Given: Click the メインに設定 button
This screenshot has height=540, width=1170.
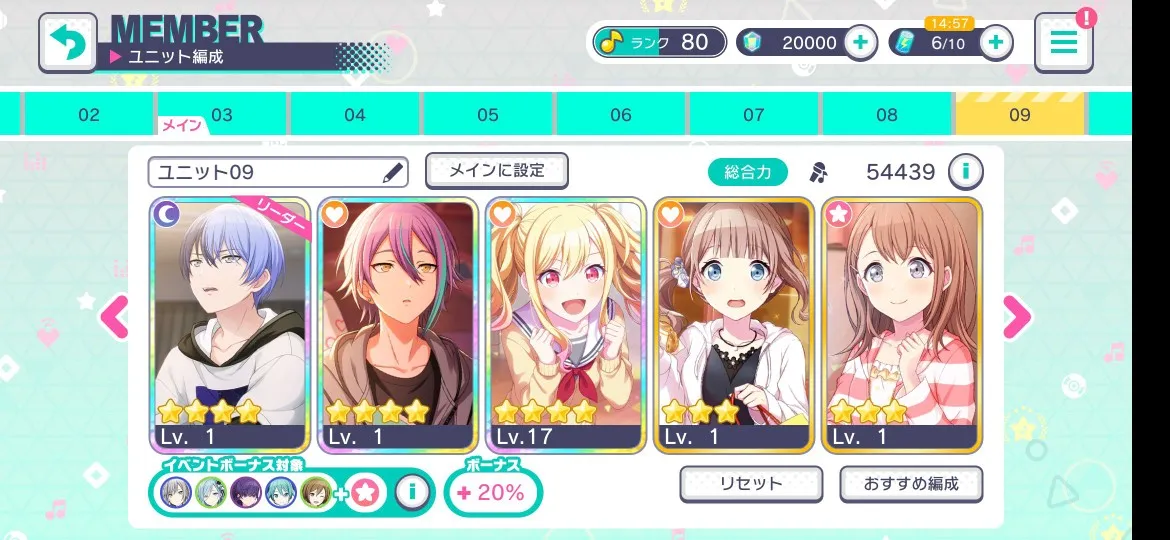Looking at the screenshot, I should click(497, 171).
